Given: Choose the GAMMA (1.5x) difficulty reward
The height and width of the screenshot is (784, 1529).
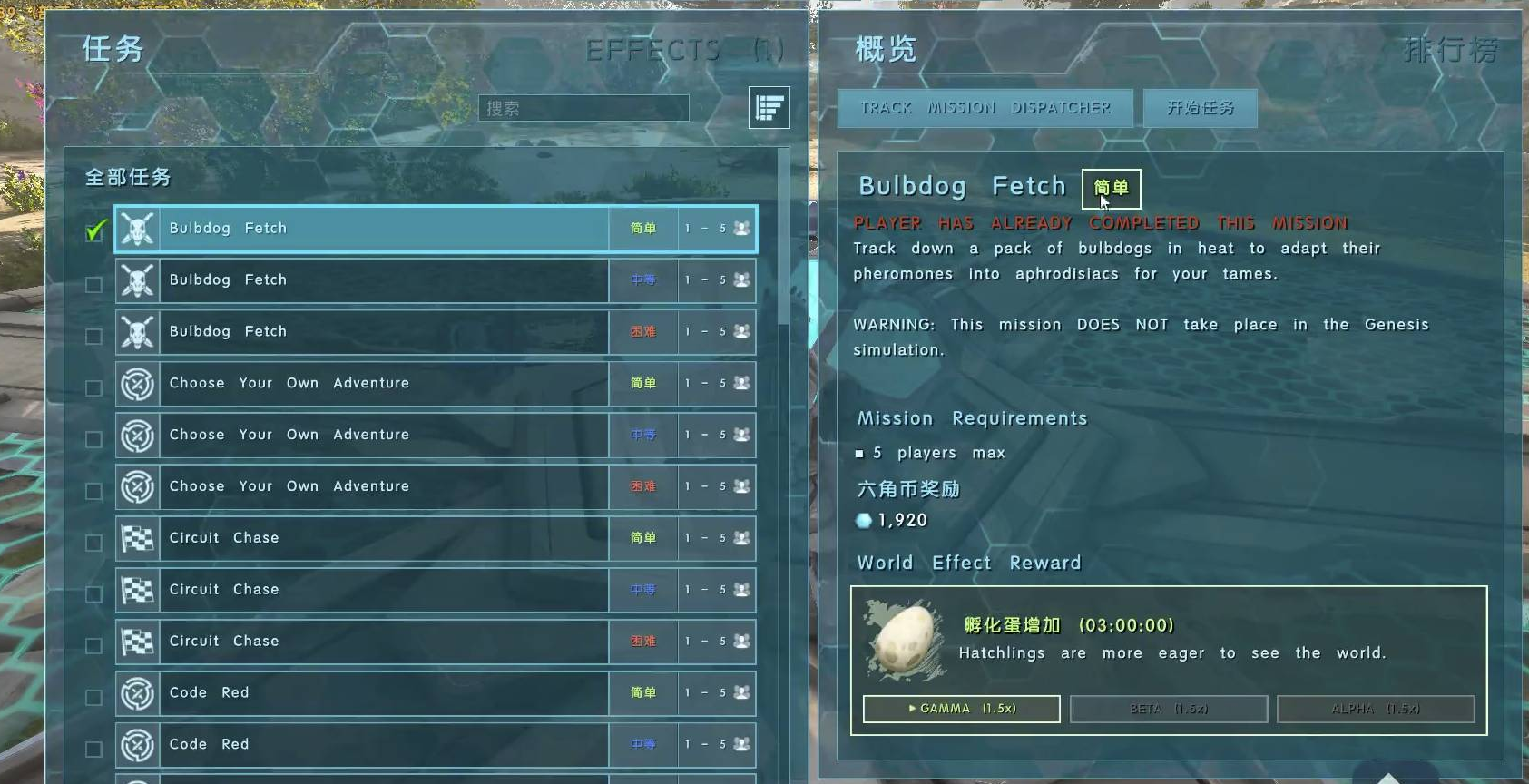Looking at the screenshot, I should click(x=961, y=709).
